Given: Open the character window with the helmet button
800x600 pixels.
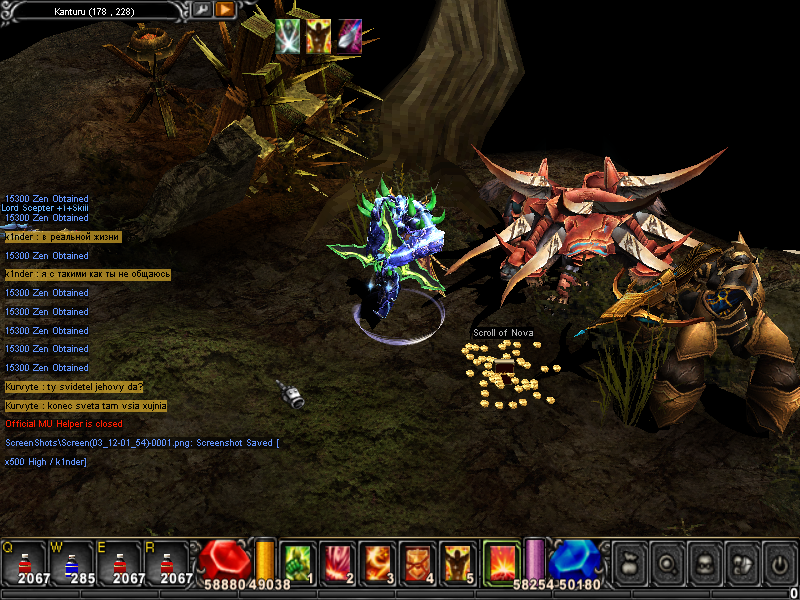Looking at the screenshot, I should 703,564.
